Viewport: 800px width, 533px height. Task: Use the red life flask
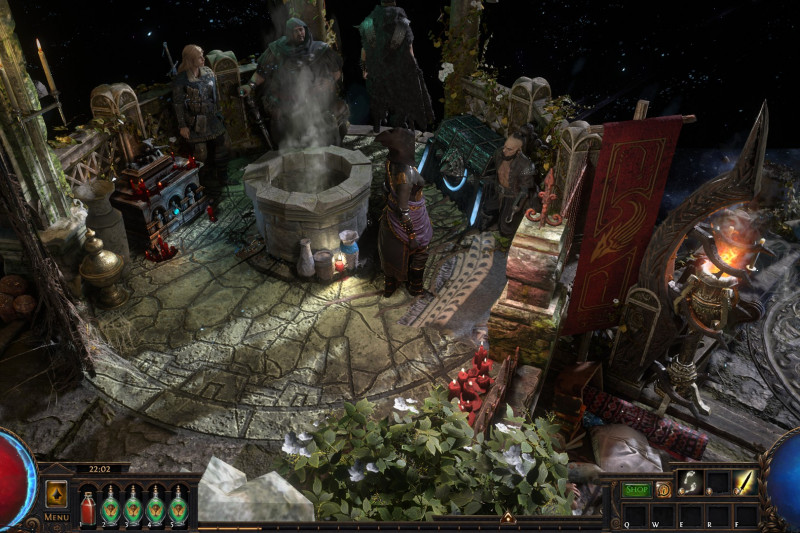pos(88,505)
